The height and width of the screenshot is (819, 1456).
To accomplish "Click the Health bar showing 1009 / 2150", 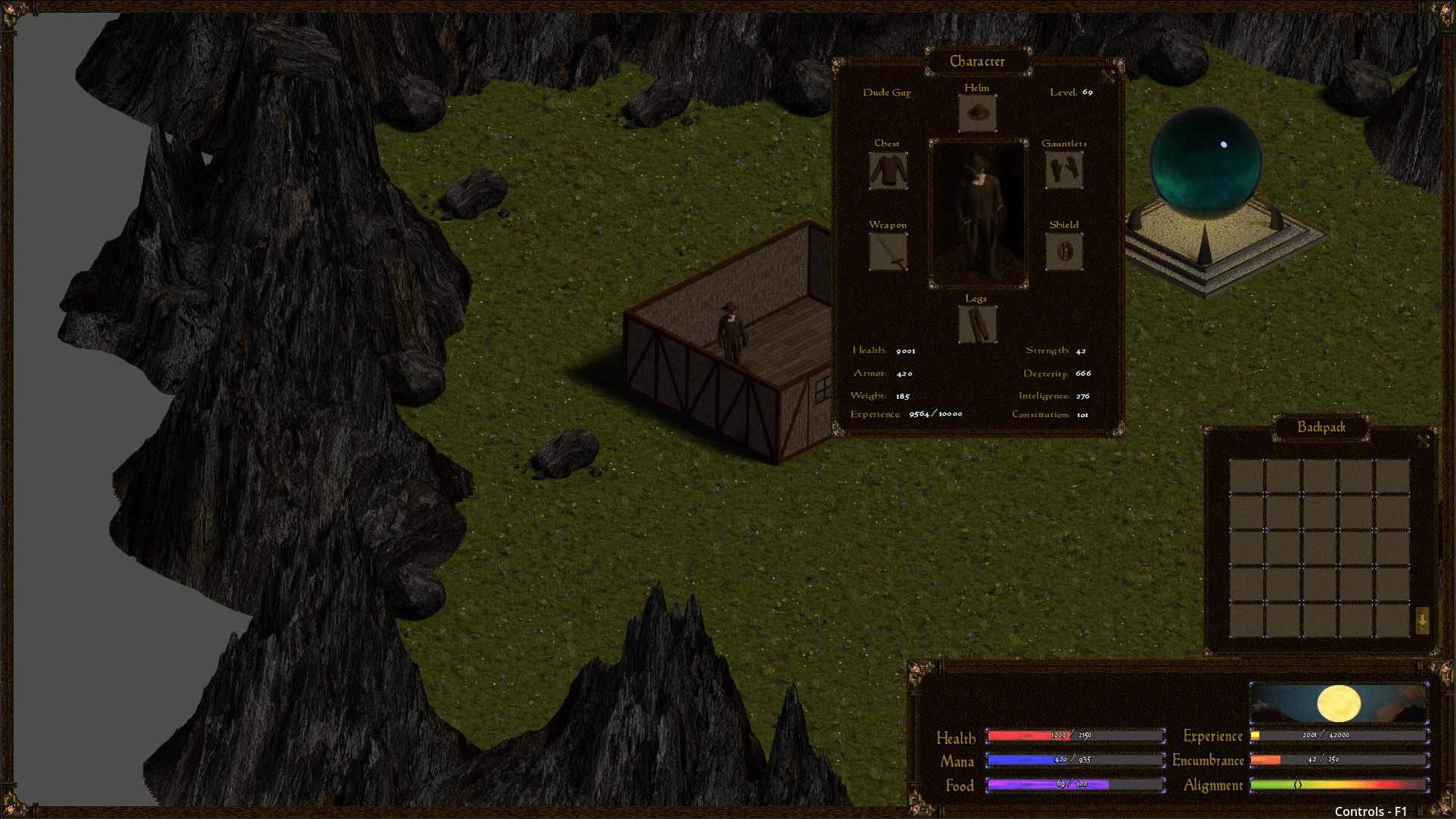I will (1075, 735).
